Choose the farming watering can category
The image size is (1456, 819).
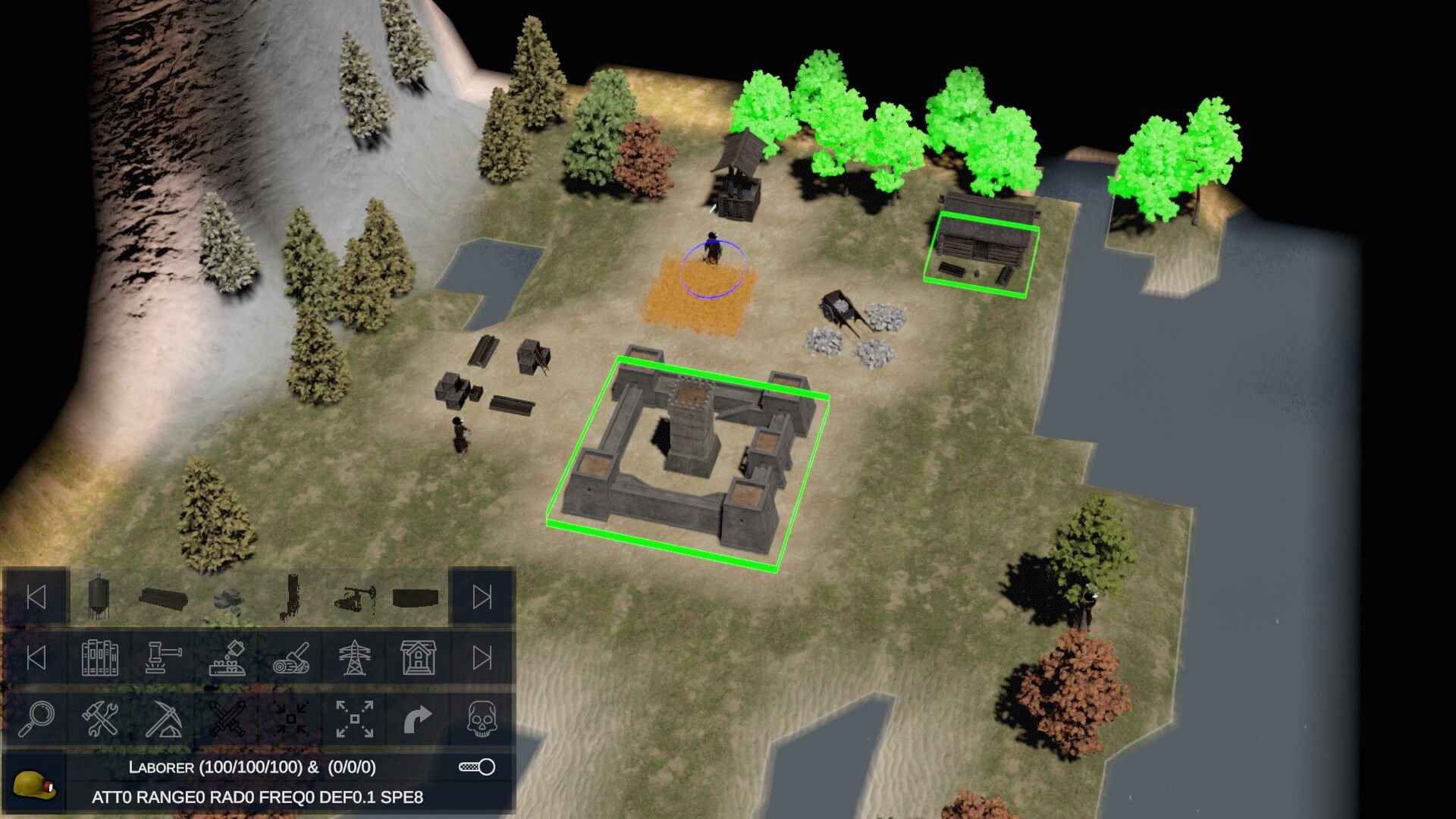[x=227, y=657]
